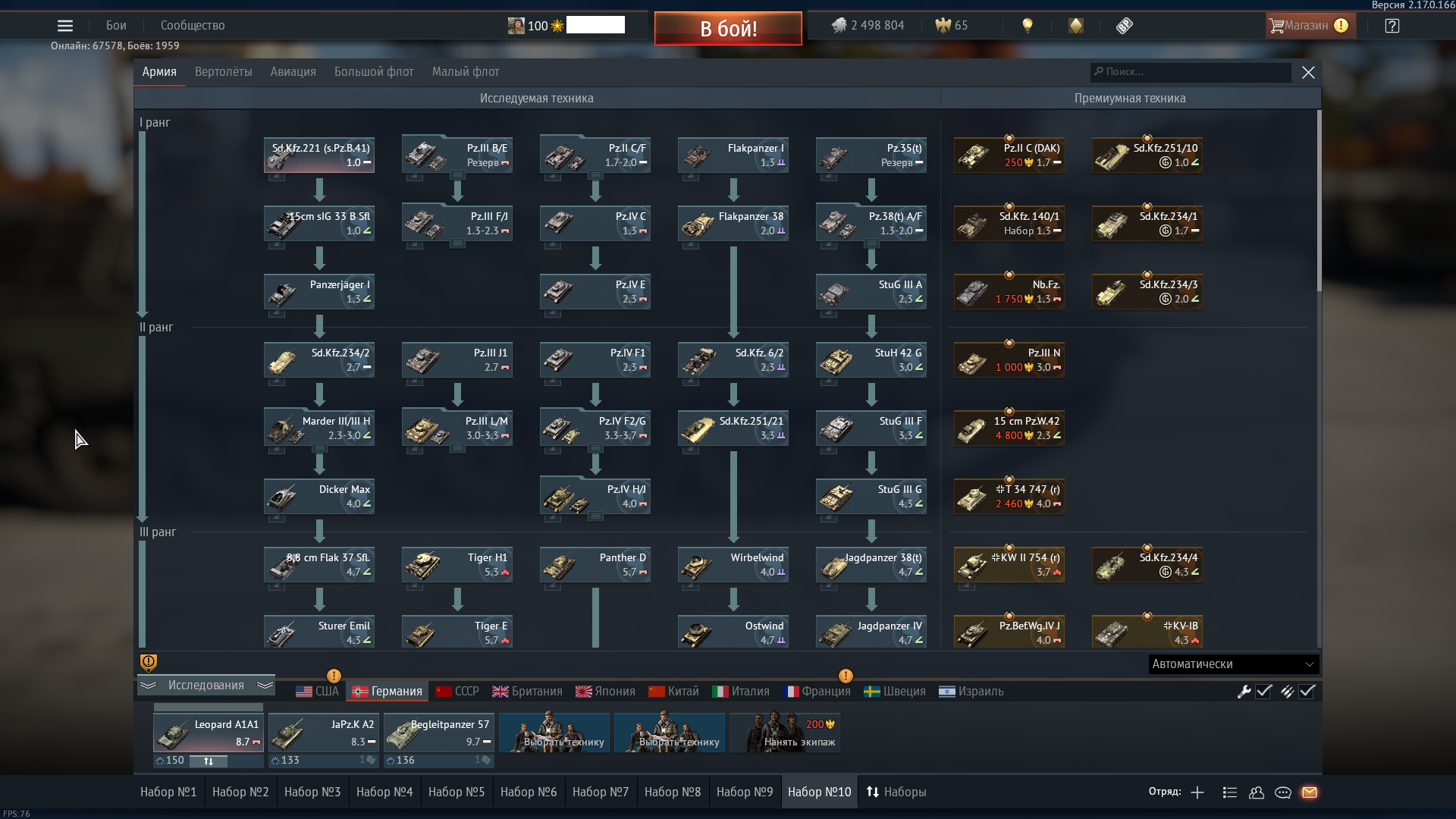Open the chat bubble icon
This screenshot has width=1456, height=819.
click(1283, 792)
